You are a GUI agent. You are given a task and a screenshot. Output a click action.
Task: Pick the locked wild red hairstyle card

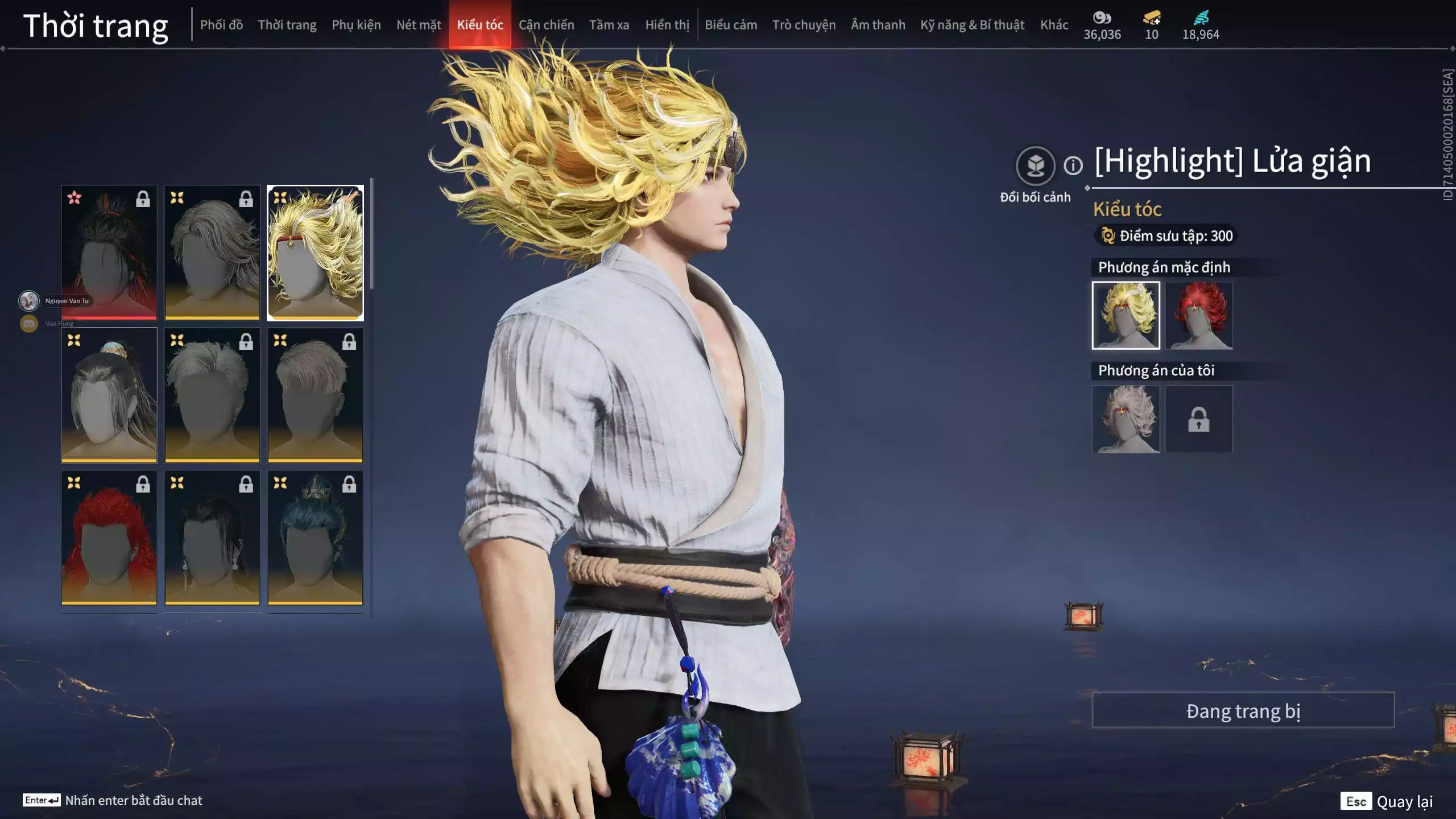tap(109, 537)
